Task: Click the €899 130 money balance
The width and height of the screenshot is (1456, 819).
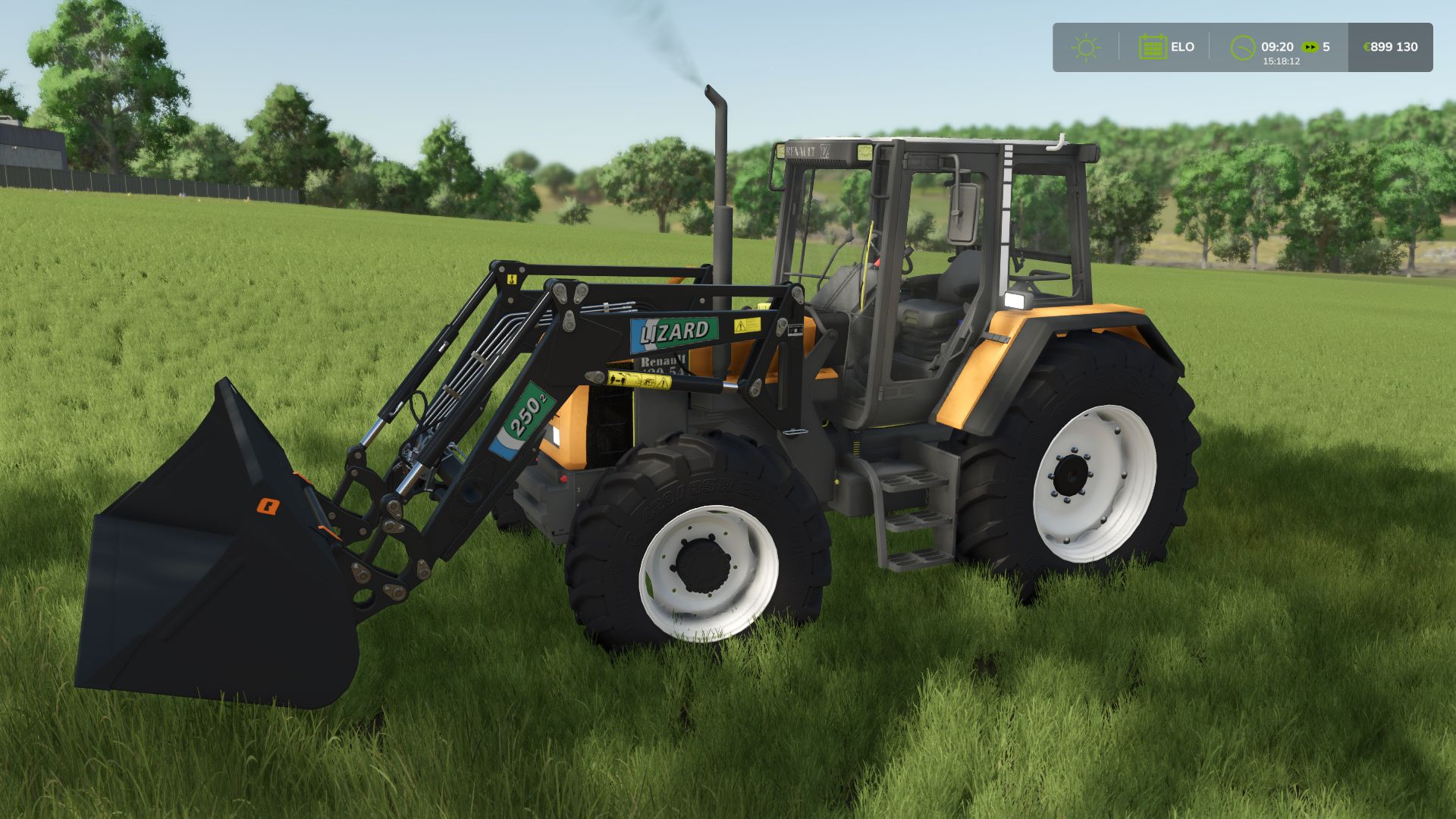Action: (1390, 46)
